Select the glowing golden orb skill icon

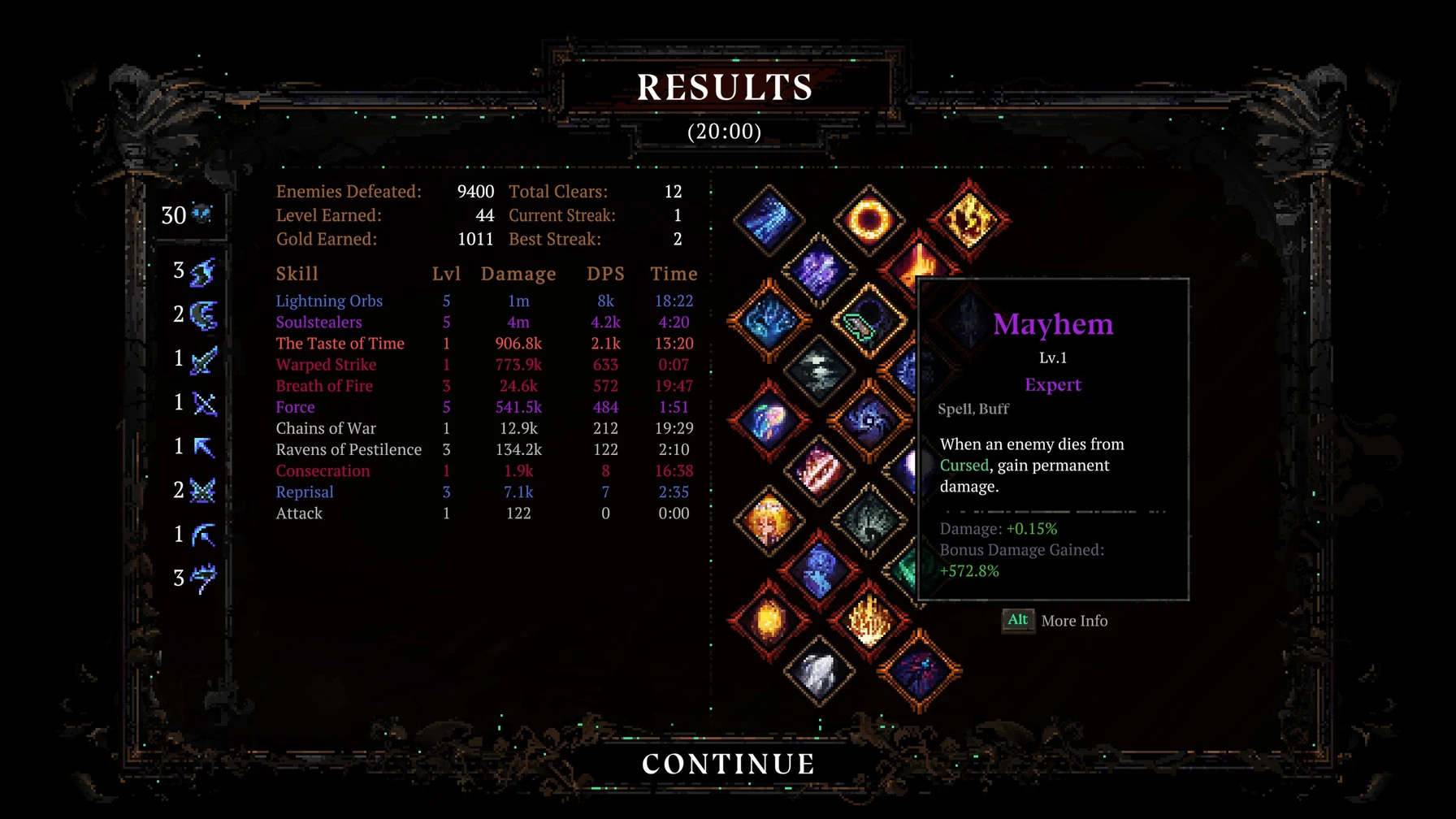(x=769, y=621)
